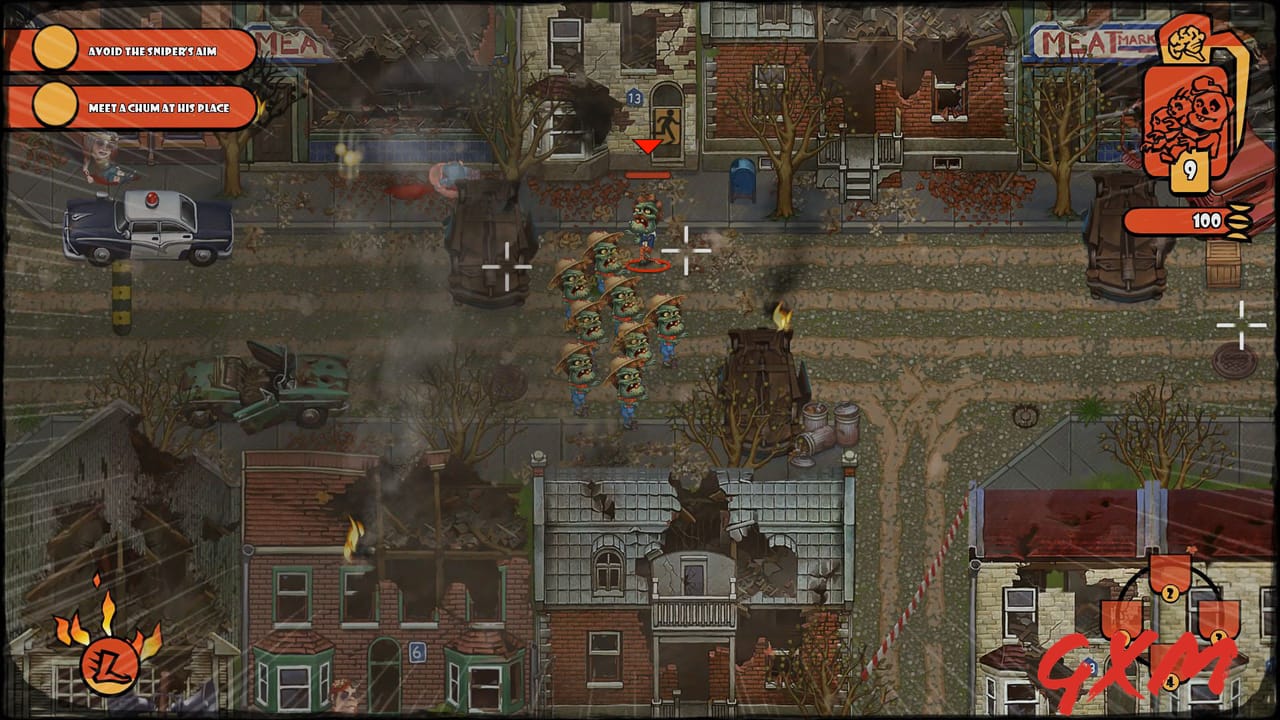Click option 2 on the radial ability wheel
The image size is (1280, 720).
1169,593
